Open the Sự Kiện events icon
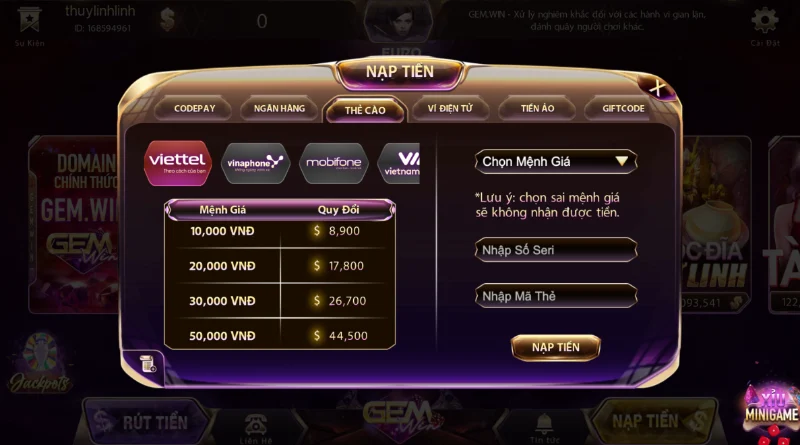This screenshot has width=800, height=445. point(27,21)
